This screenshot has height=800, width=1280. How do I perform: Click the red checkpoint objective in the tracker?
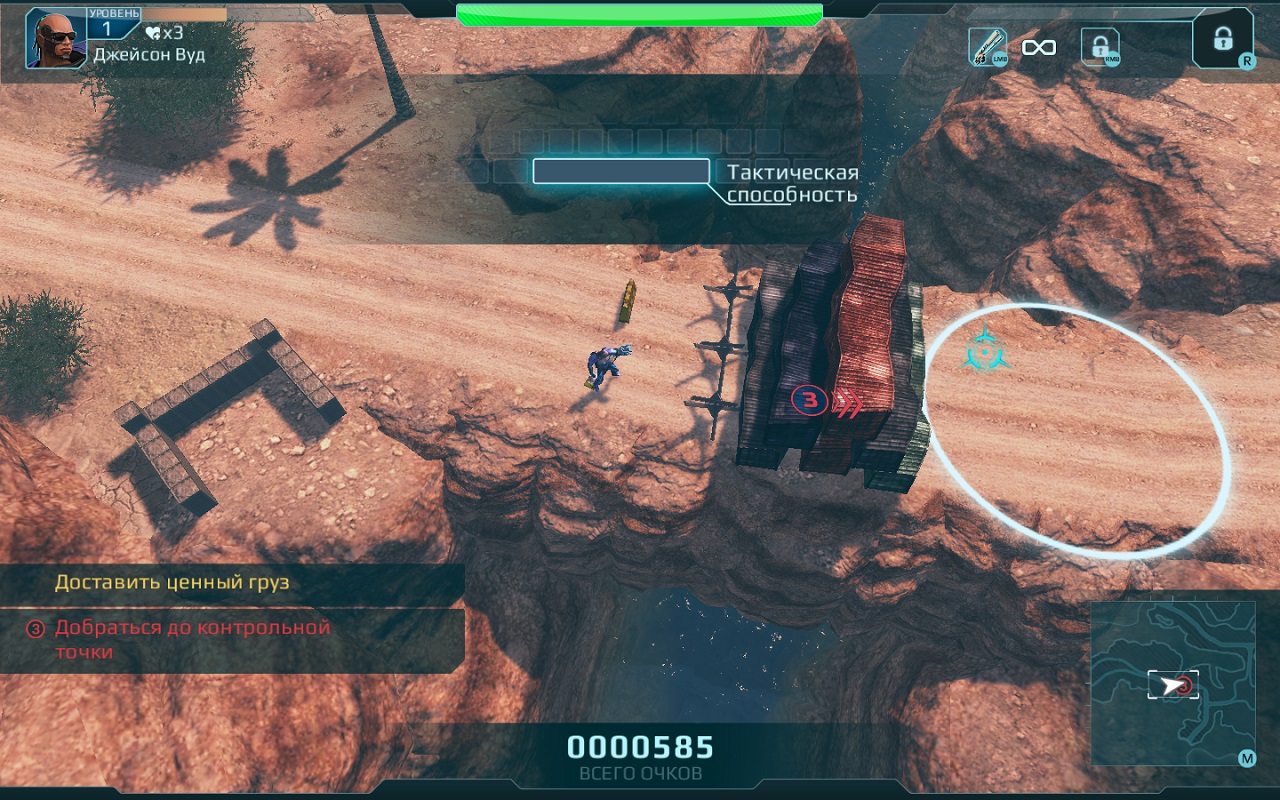click(192, 639)
